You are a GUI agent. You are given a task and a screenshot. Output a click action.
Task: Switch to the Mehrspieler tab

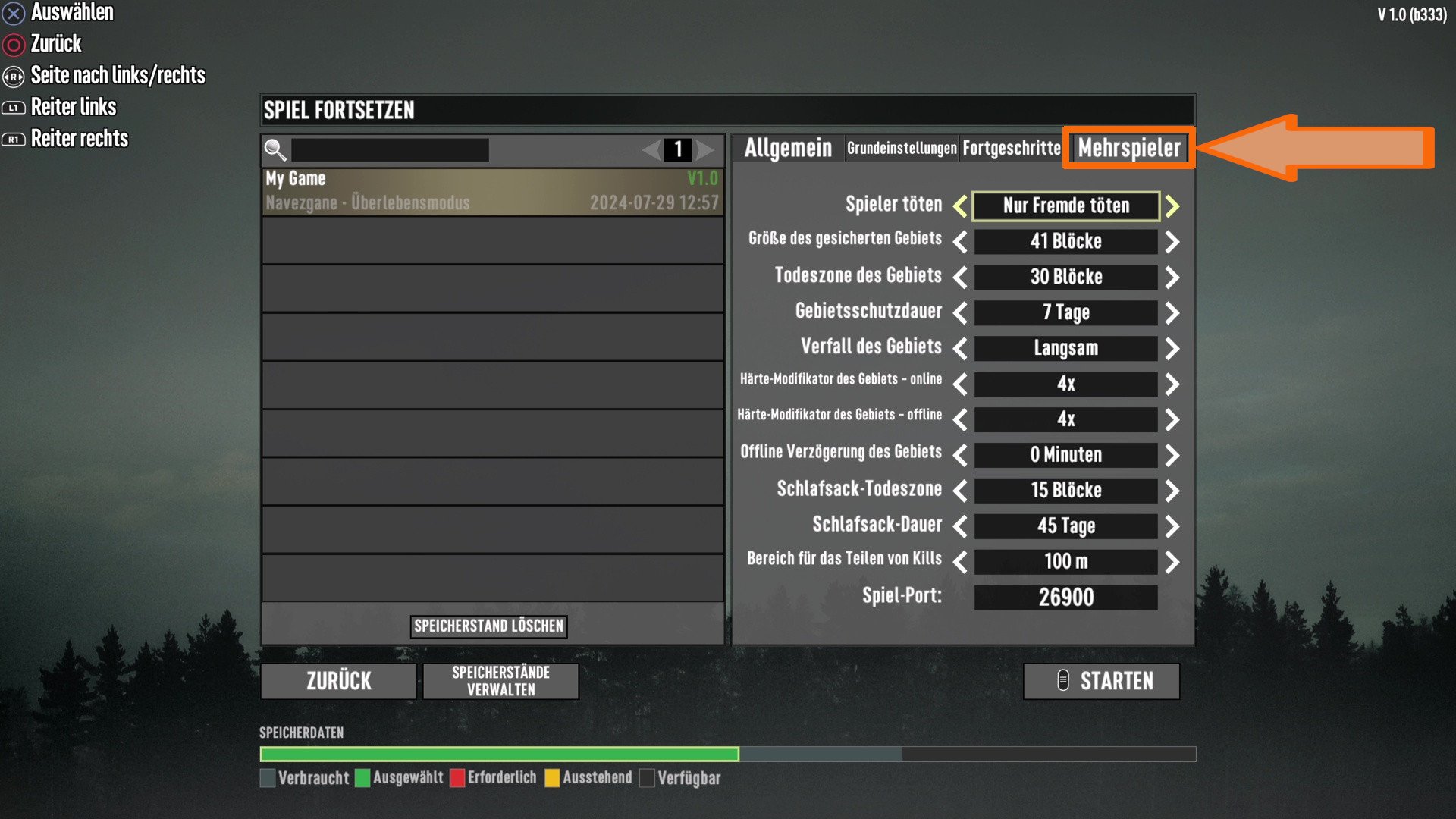(x=1128, y=148)
